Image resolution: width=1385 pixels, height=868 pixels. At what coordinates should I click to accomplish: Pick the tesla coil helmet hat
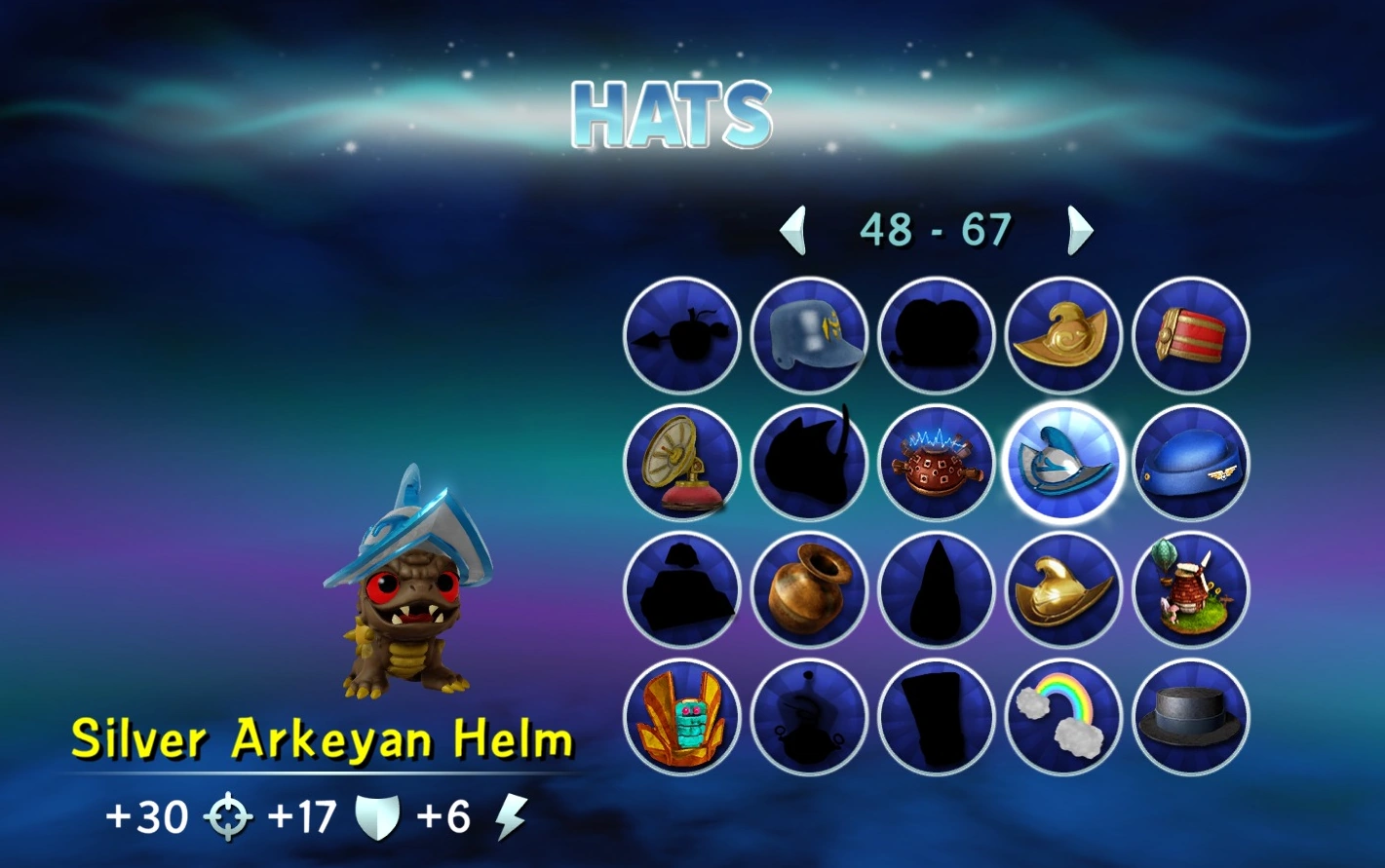[936, 463]
